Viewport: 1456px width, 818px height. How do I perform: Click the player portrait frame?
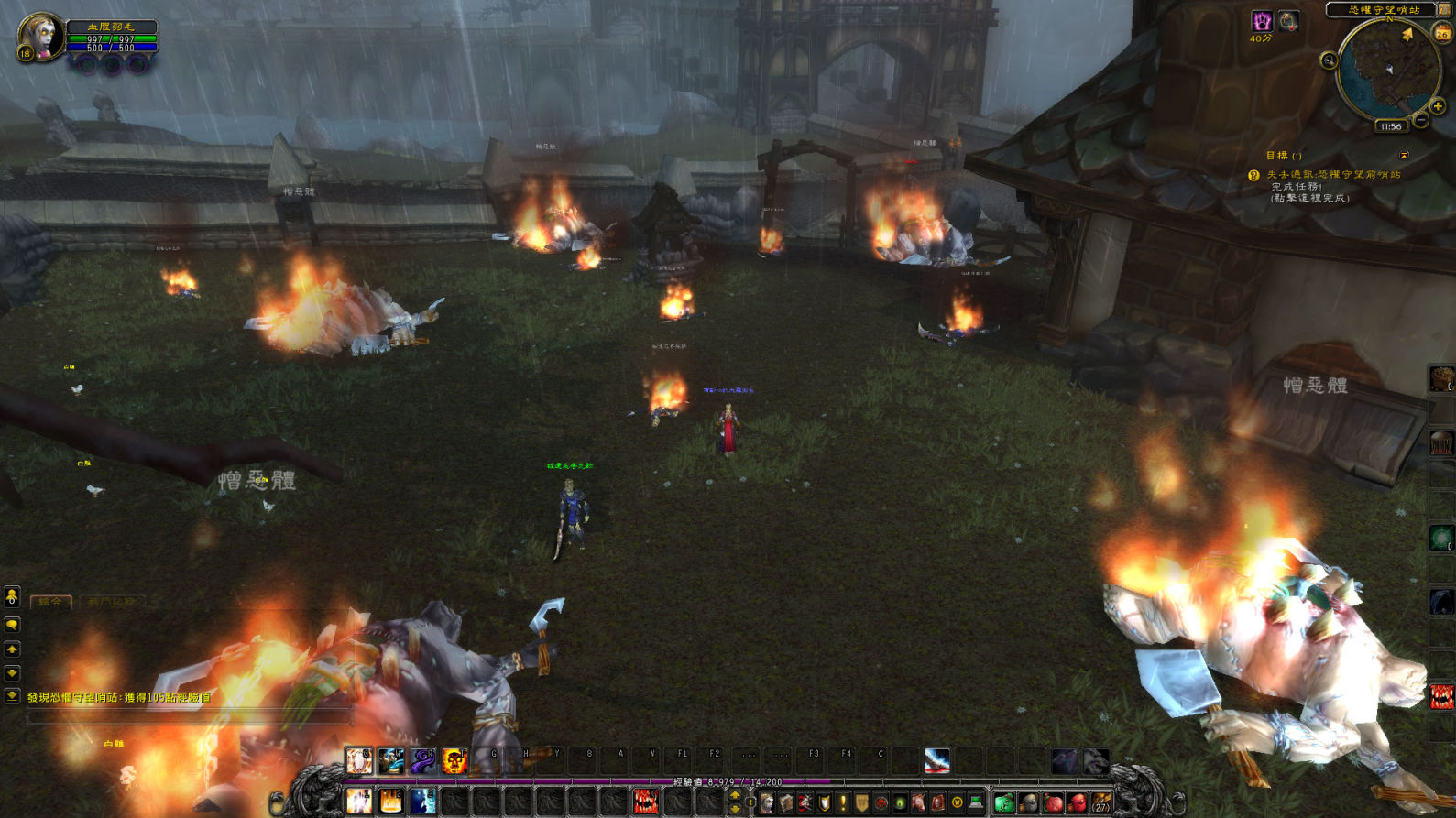point(39,38)
